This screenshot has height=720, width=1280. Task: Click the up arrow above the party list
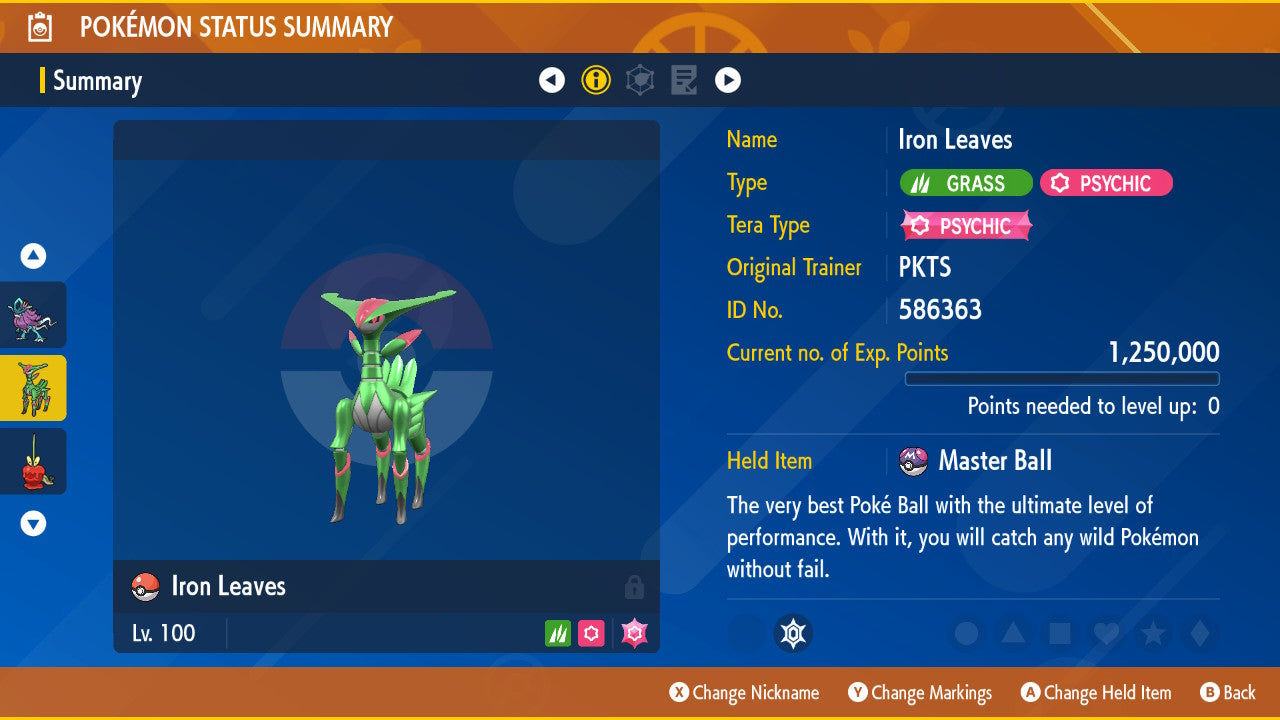click(33, 256)
